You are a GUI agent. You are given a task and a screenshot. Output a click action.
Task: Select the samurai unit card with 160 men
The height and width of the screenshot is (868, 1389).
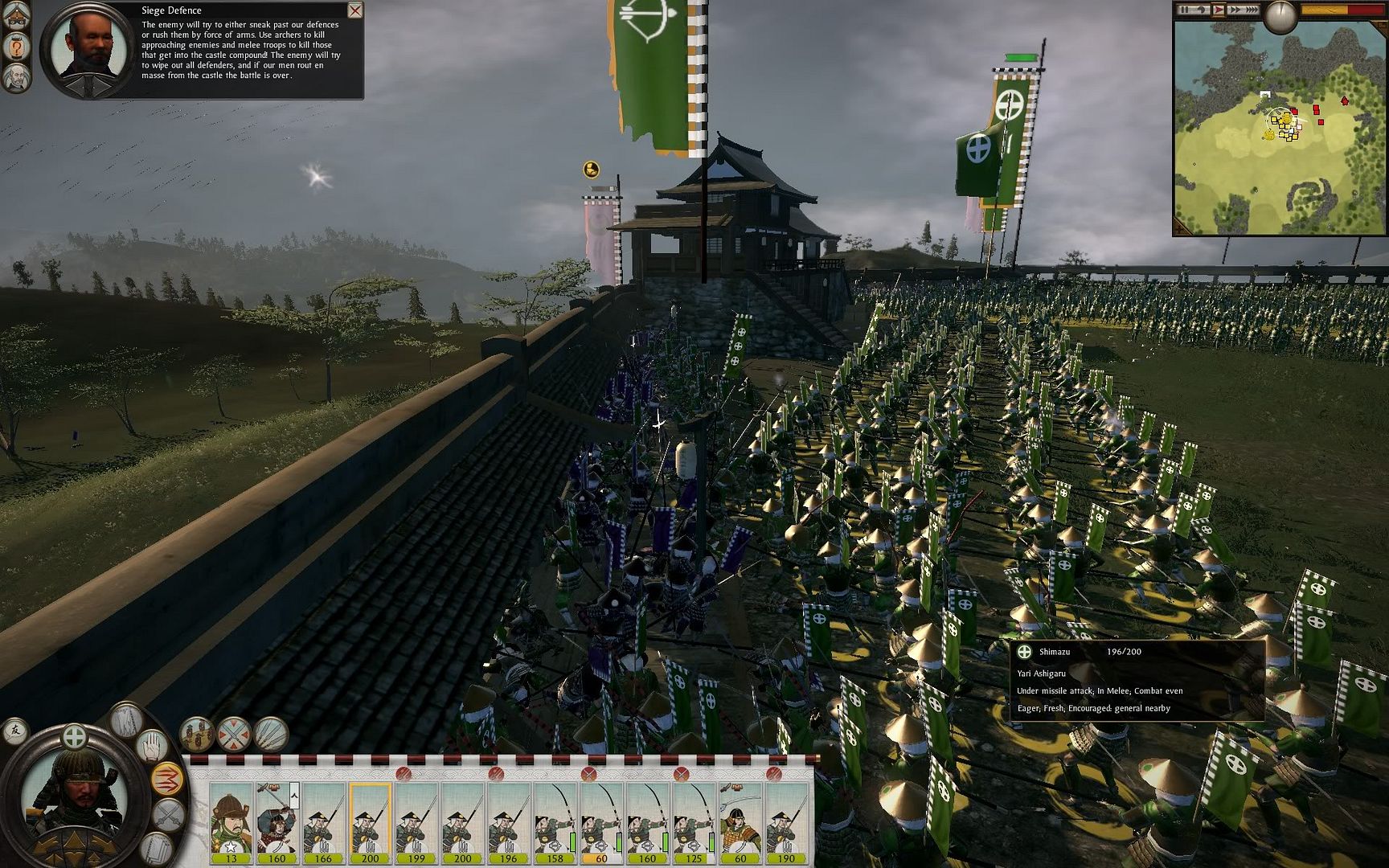click(277, 821)
